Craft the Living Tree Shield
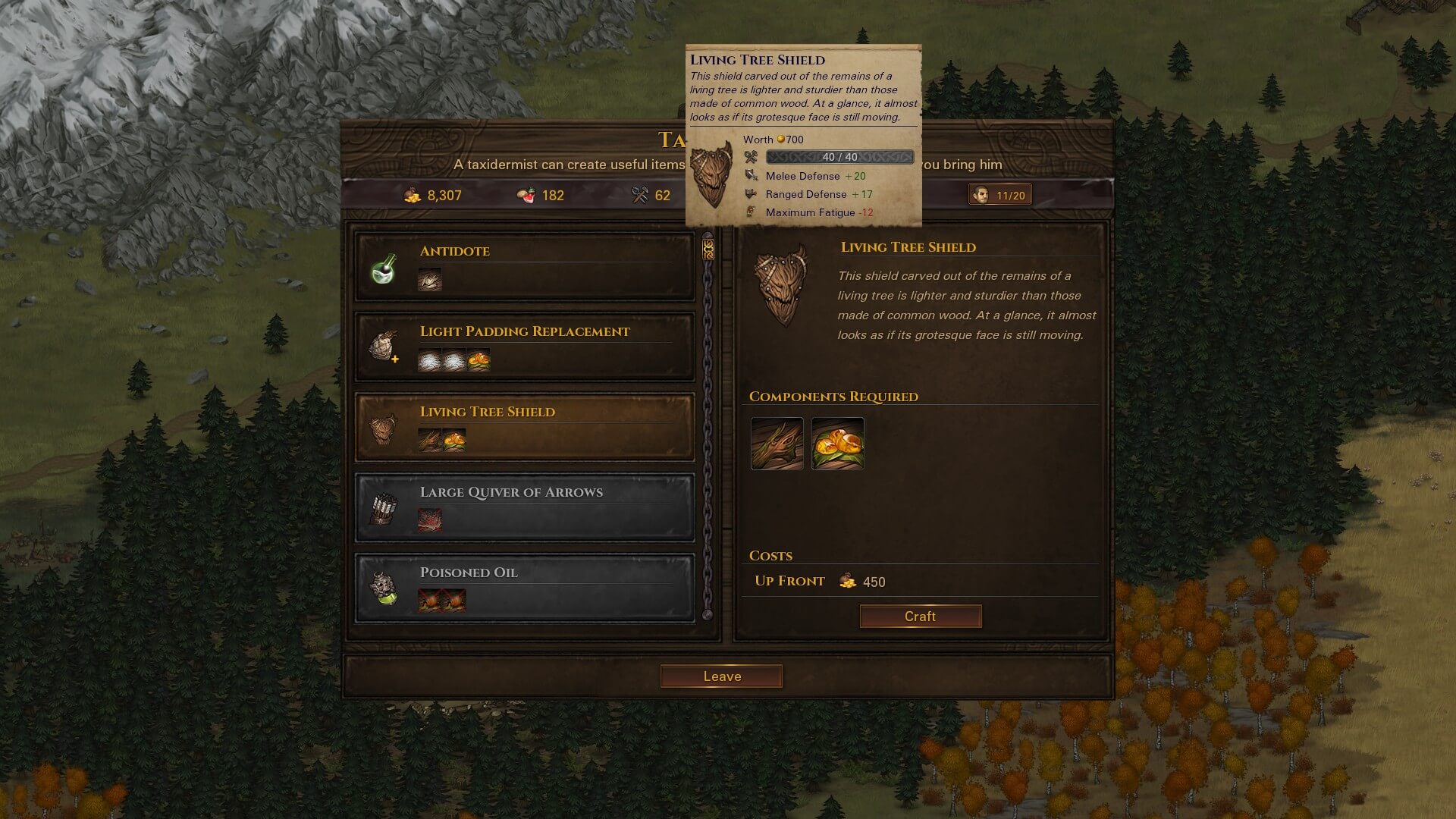 (x=920, y=617)
